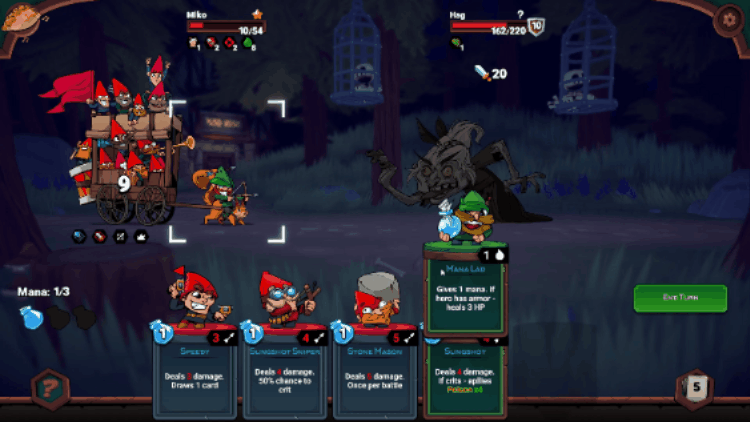Inspect the Hag's sword attack intent
The image size is (750, 422).
(483, 73)
